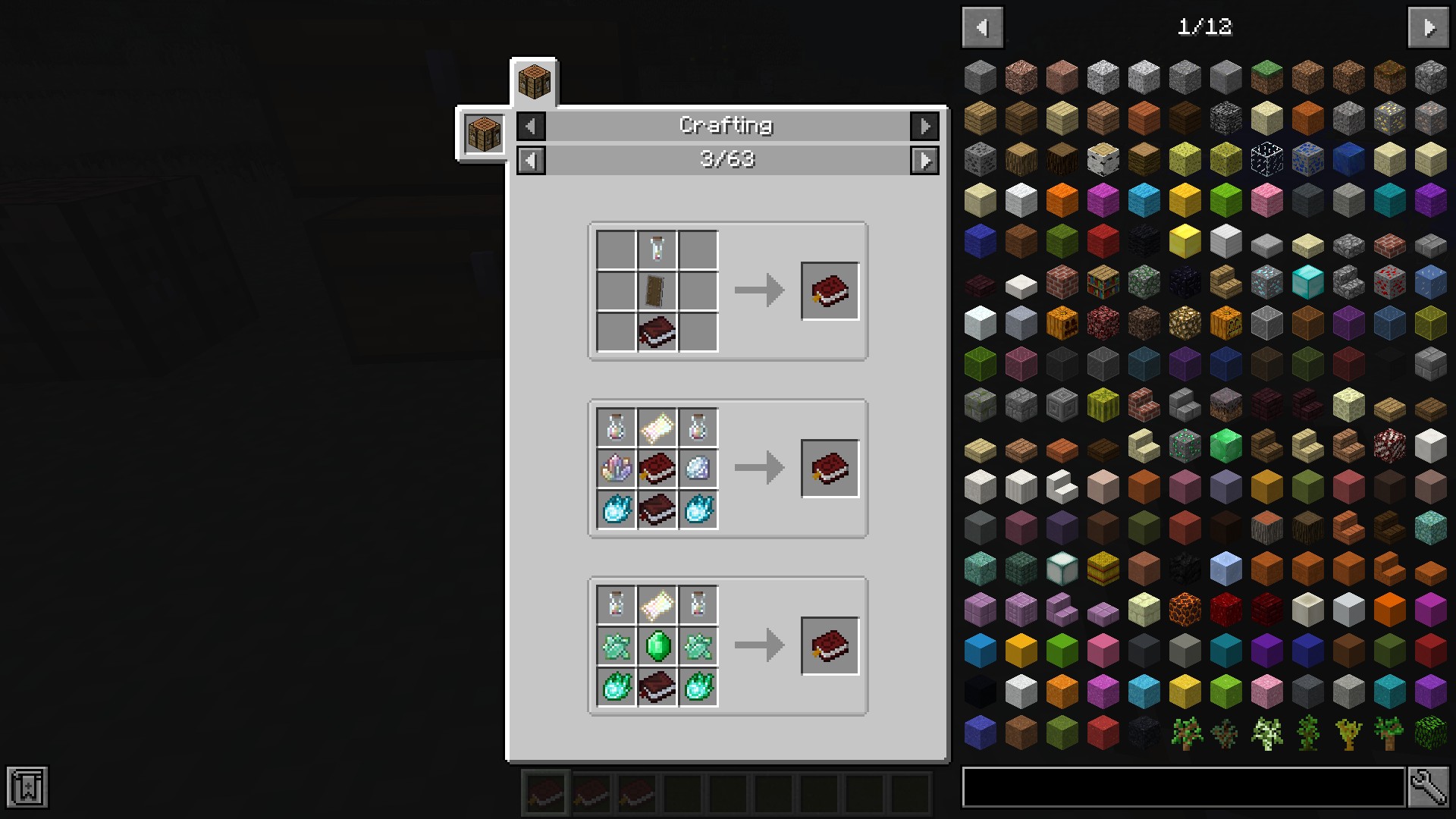Image resolution: width=1456 pixels, height=819 pixels.
Task: Toggle the bookmark button in the corner
Action: pos(27,786)
